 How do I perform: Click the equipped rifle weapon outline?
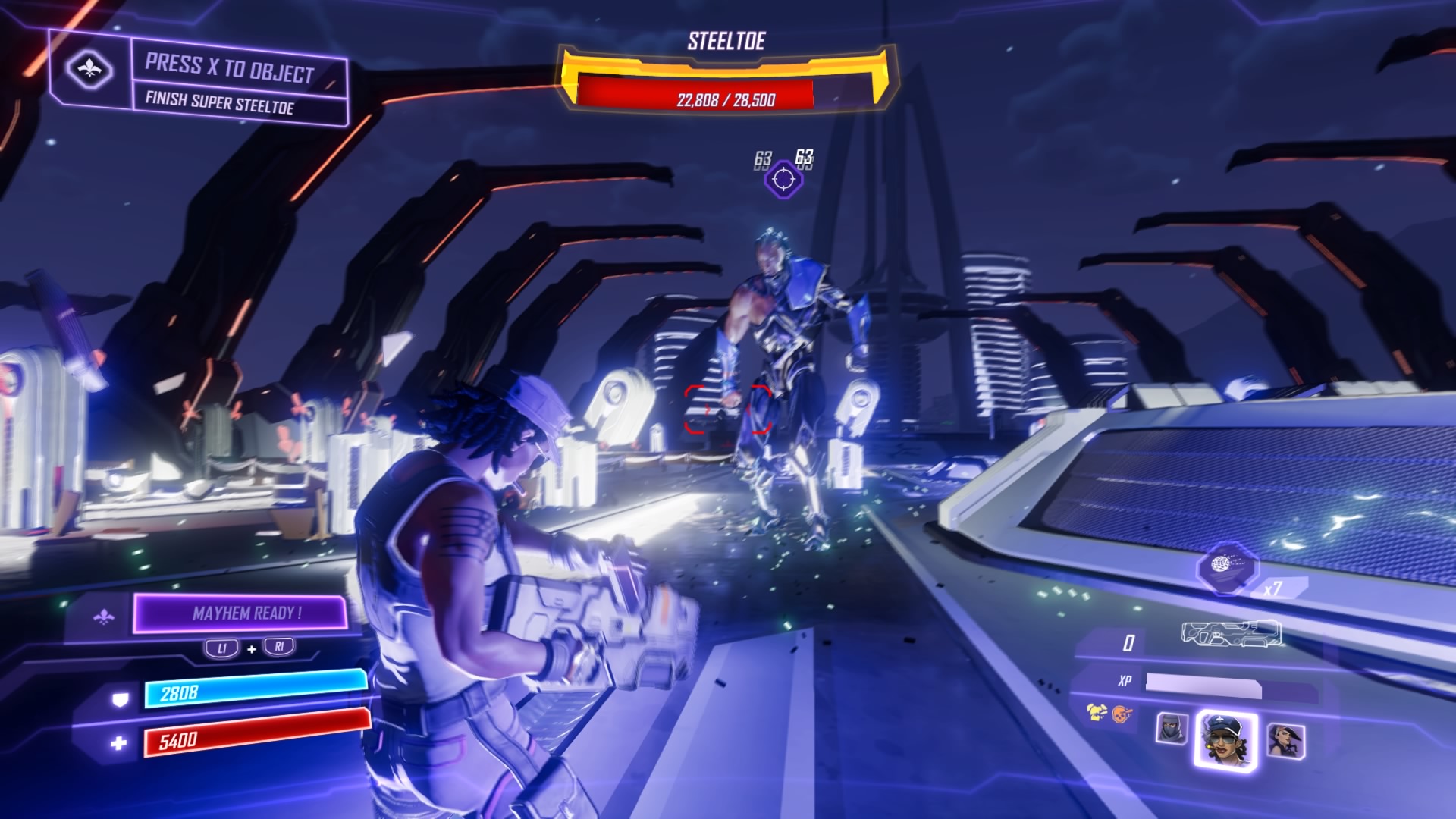click(1232, 633)
